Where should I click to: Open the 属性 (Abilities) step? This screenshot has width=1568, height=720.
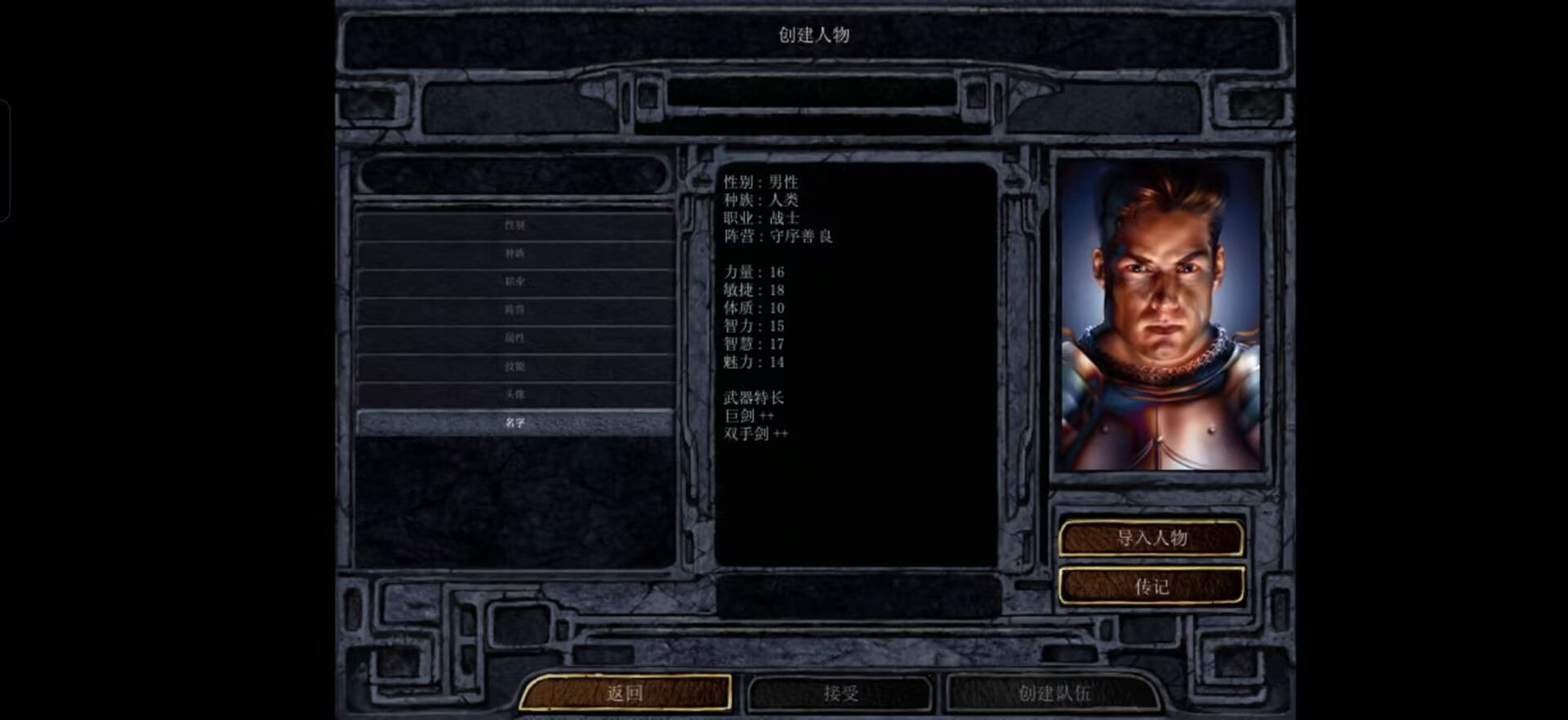click(x=514, y=338)
